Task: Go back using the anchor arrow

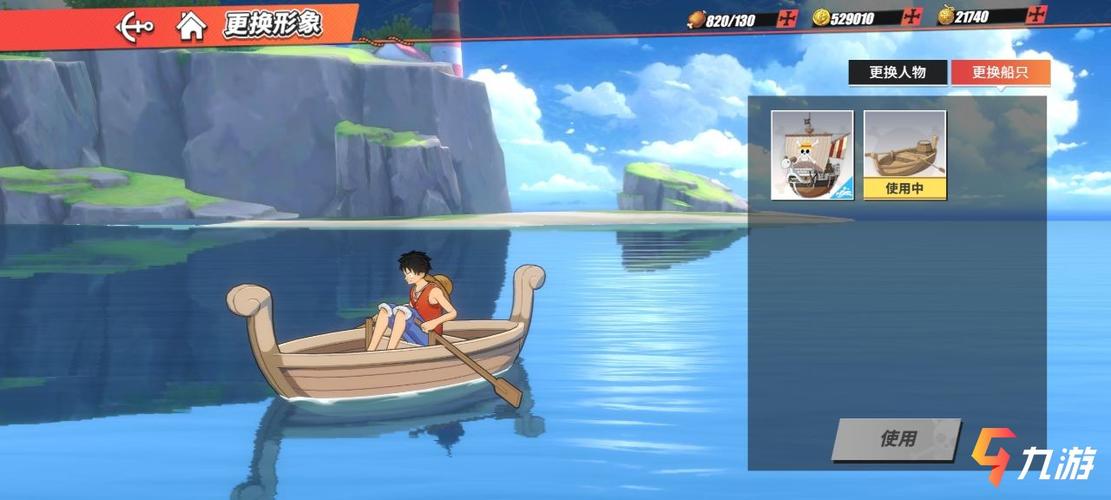Action: 134,25
